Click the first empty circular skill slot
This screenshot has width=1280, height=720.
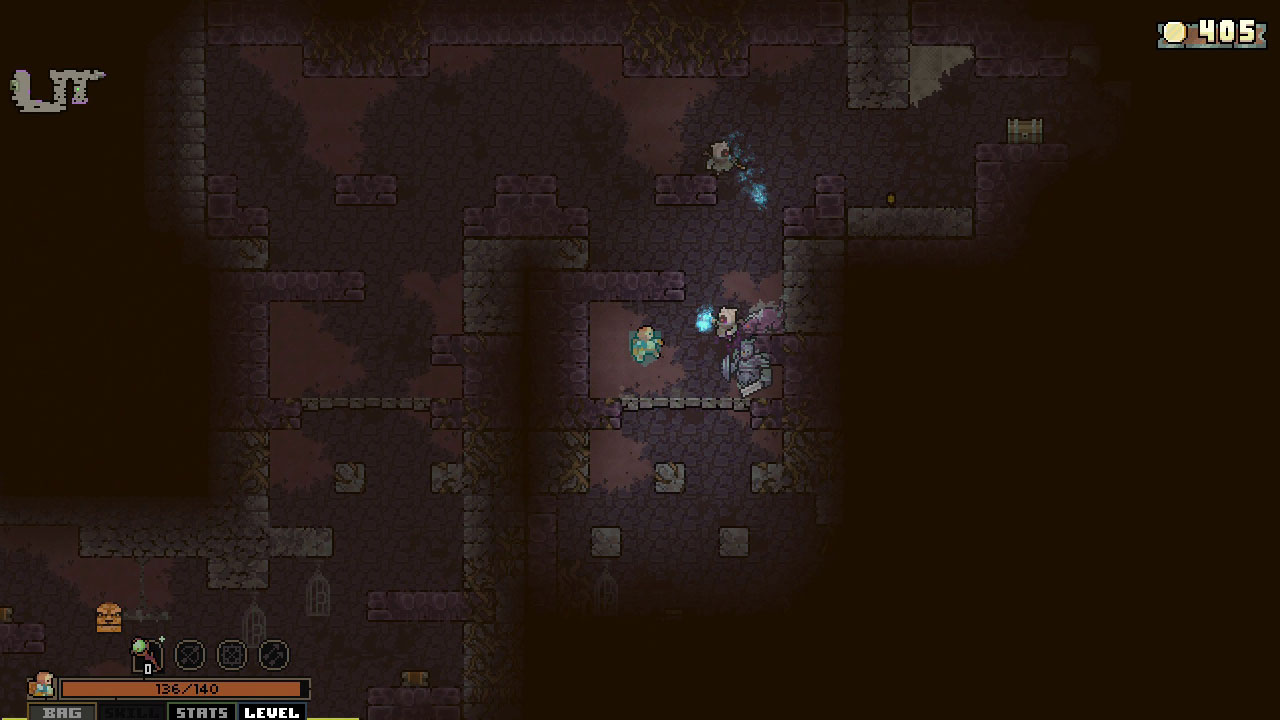190,656
